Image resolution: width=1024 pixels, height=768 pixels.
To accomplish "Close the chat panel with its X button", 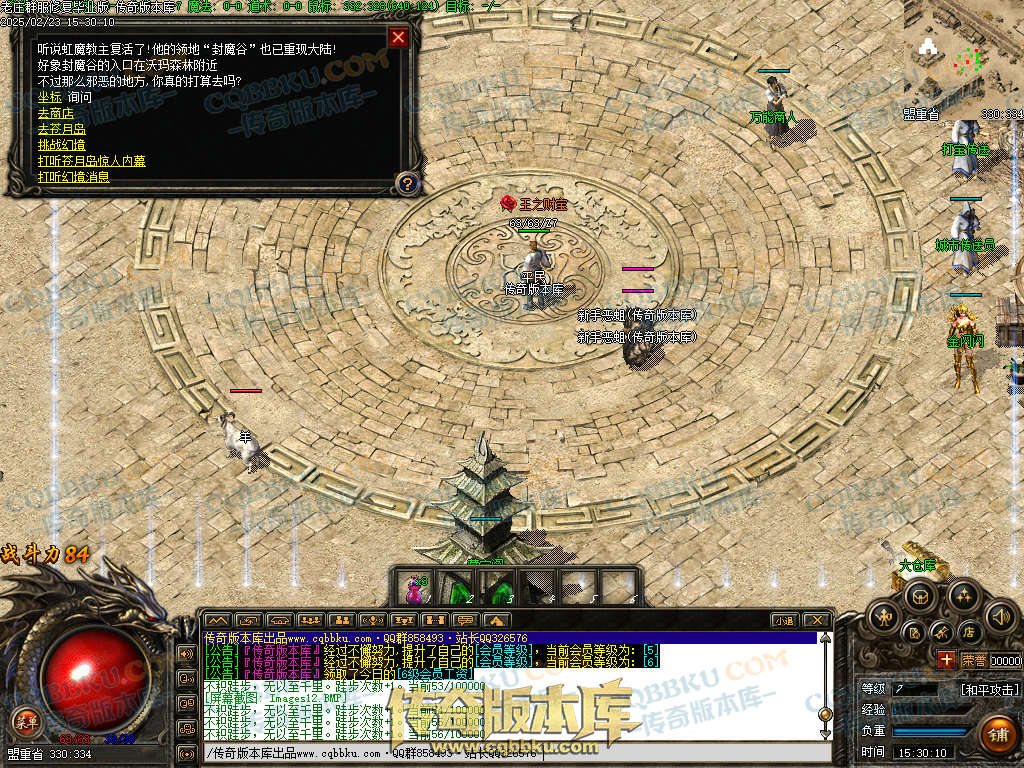I will [x=817, y=620].
